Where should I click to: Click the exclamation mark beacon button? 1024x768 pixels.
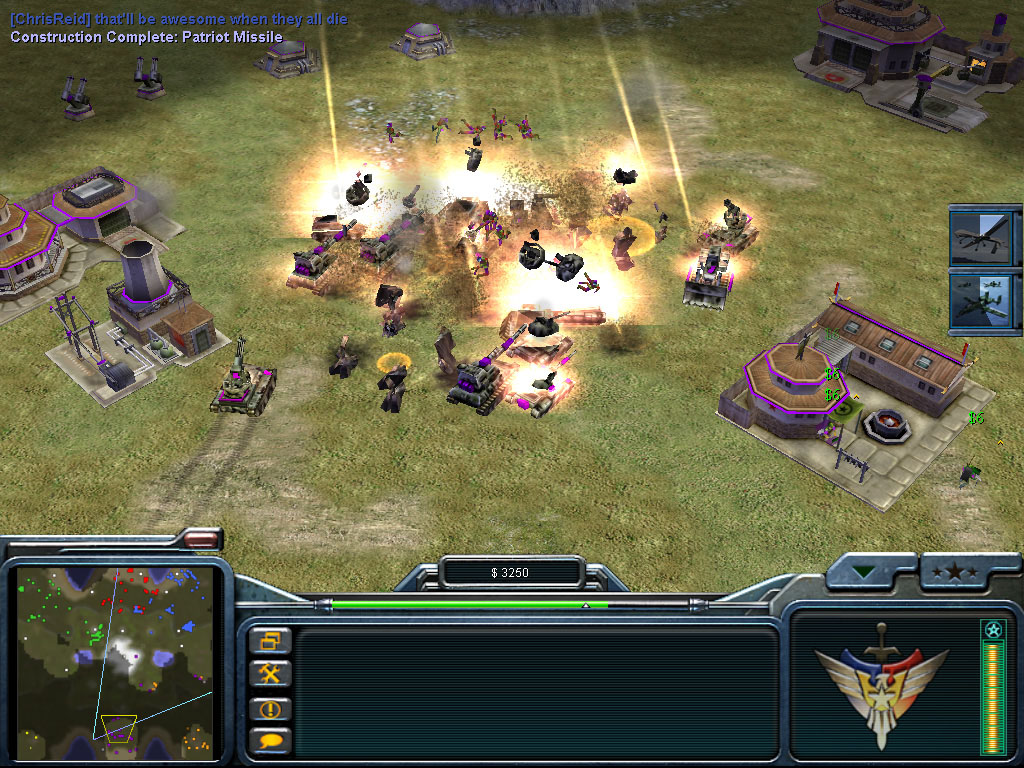pos(271,708)
